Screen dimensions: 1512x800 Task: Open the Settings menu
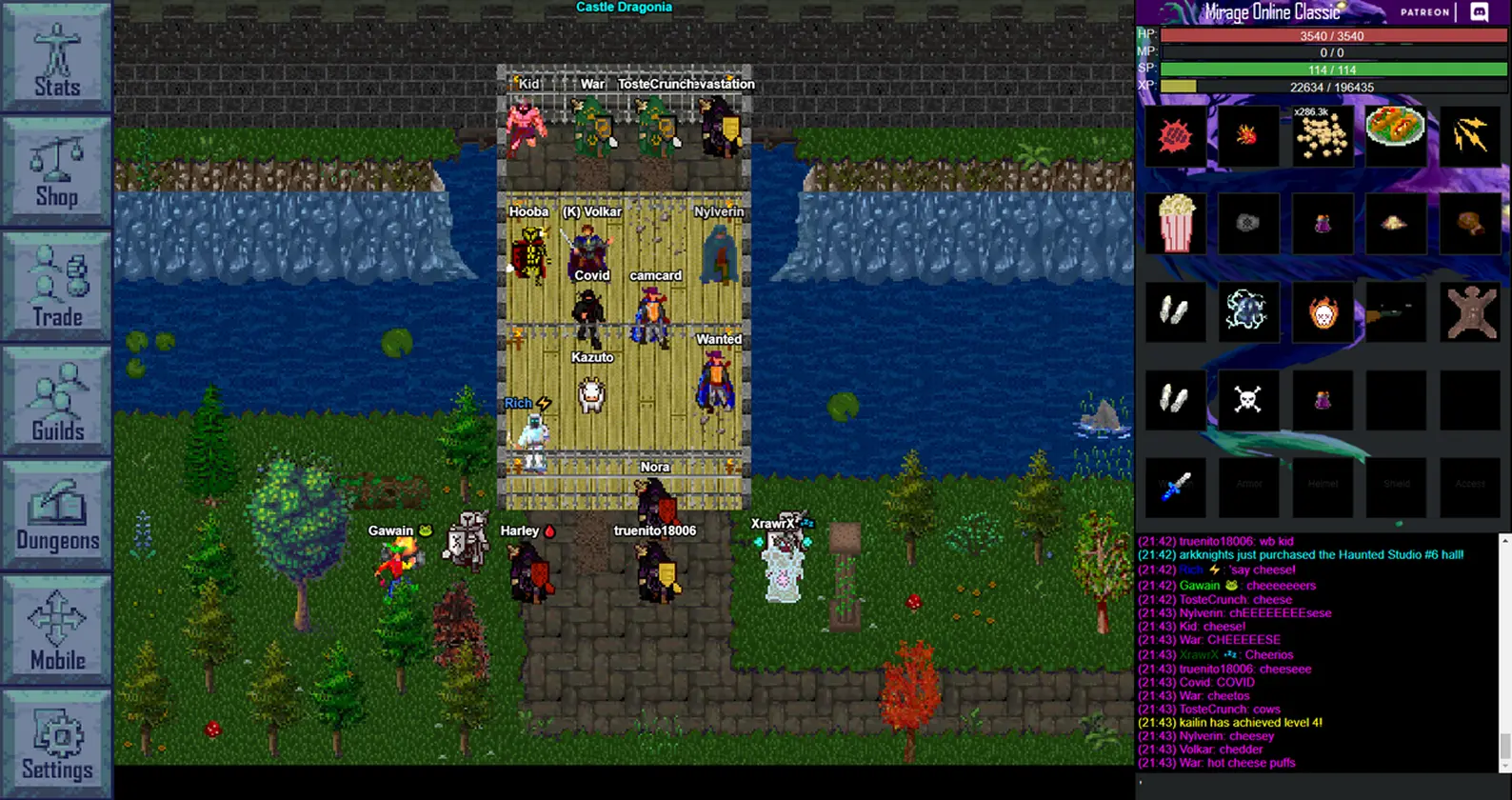coord(56,743)
